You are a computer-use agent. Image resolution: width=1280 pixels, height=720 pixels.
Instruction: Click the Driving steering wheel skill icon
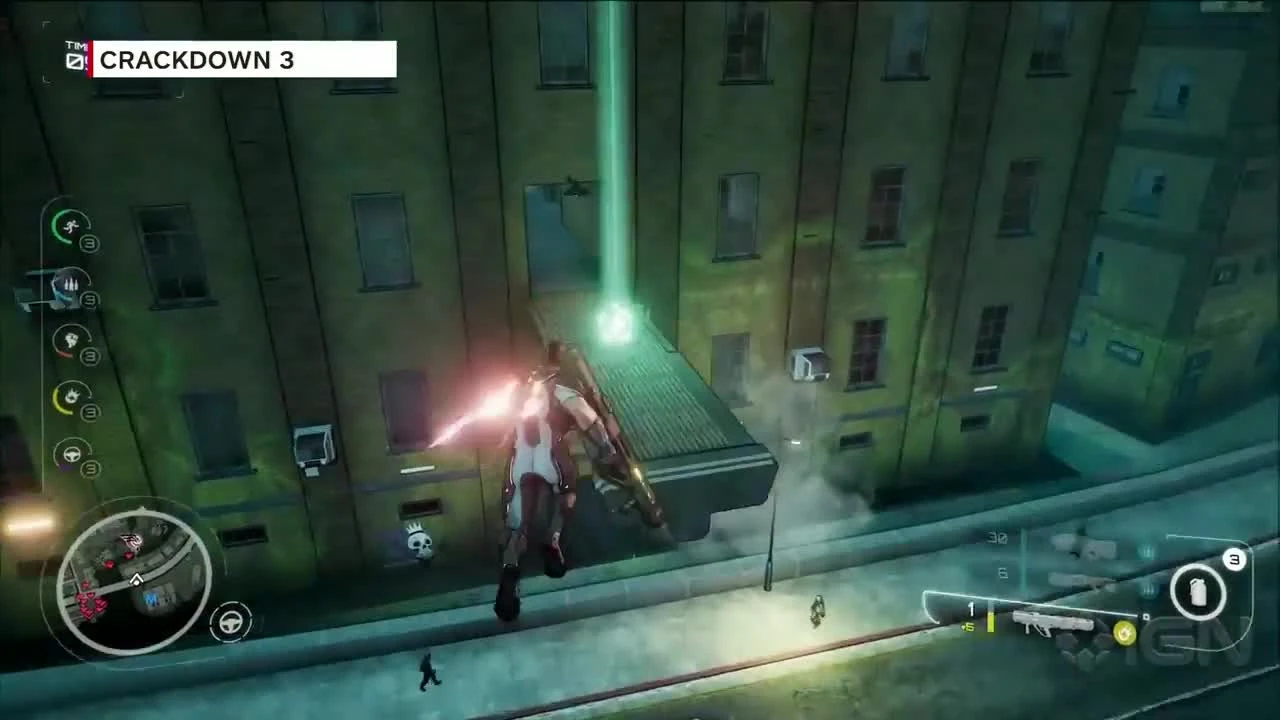tap(72, 455)
